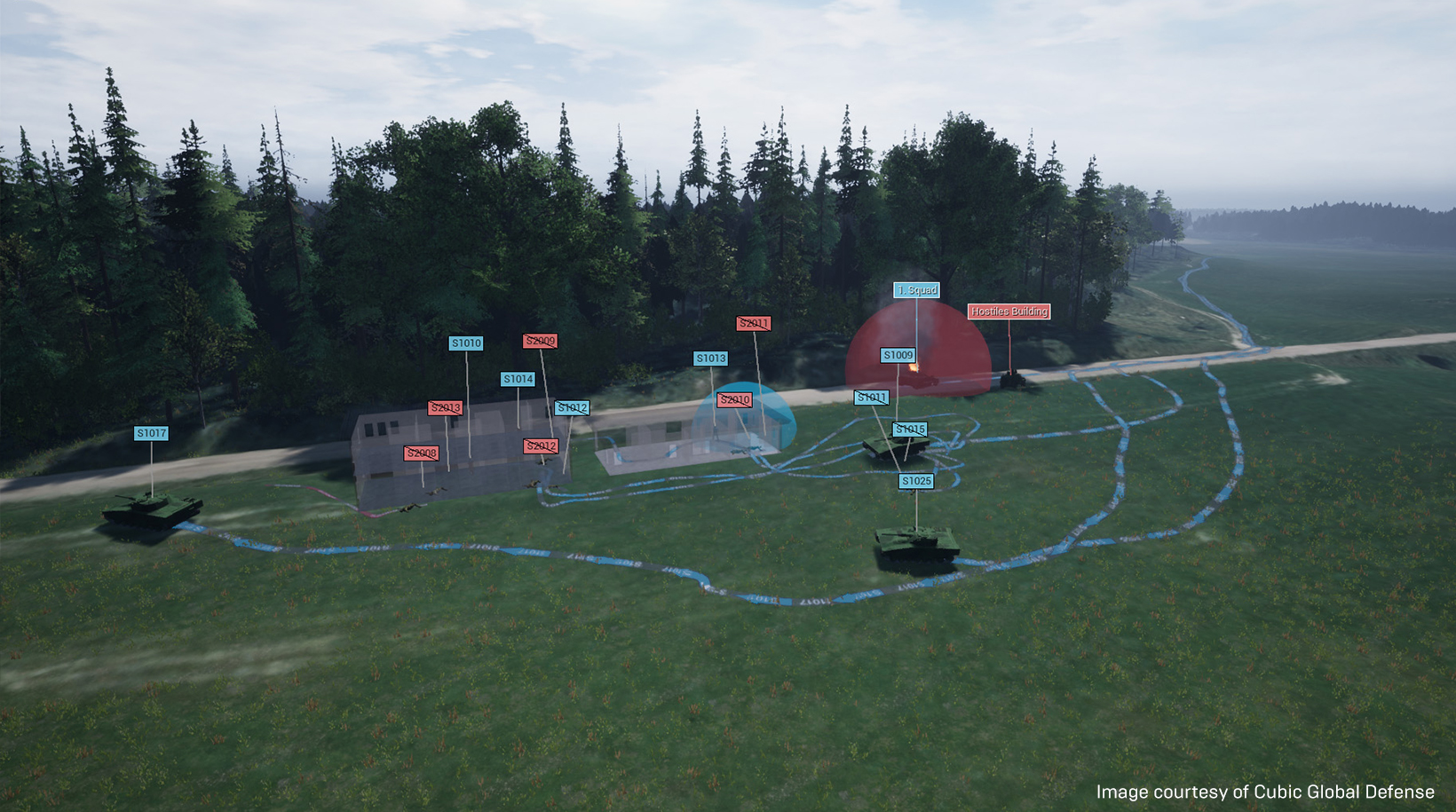Select the tank below the S1025 label
The width and height of the screenshot is (1456, 812).
[x=917, y=541]
